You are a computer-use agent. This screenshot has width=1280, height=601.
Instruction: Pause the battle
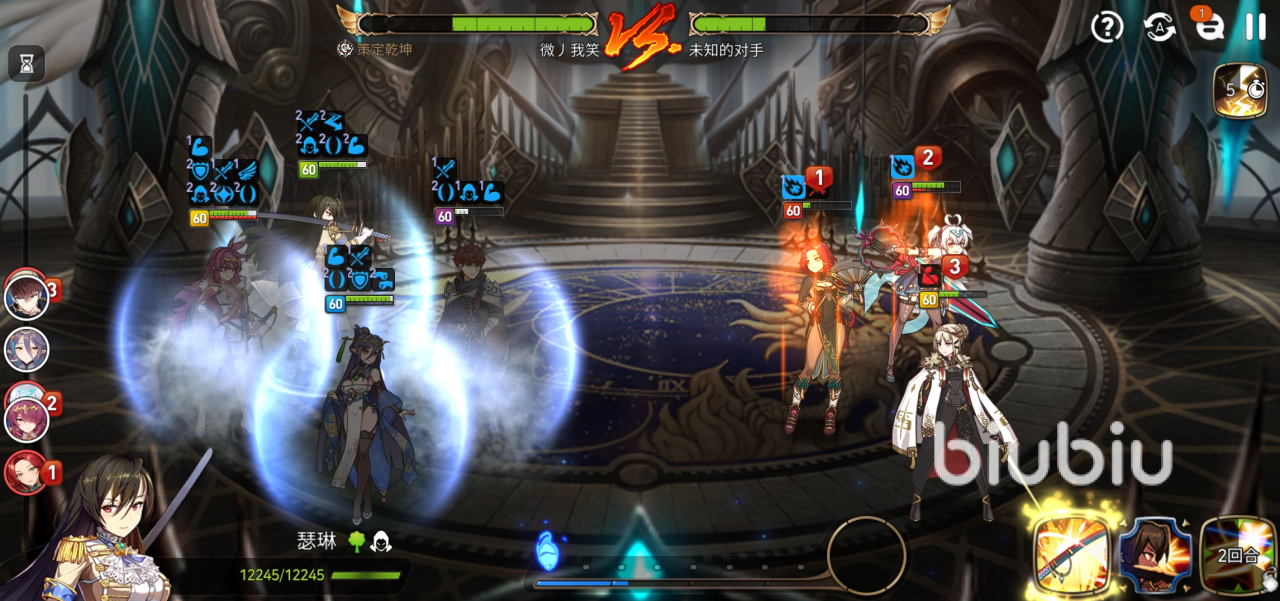coord(1255,27)
